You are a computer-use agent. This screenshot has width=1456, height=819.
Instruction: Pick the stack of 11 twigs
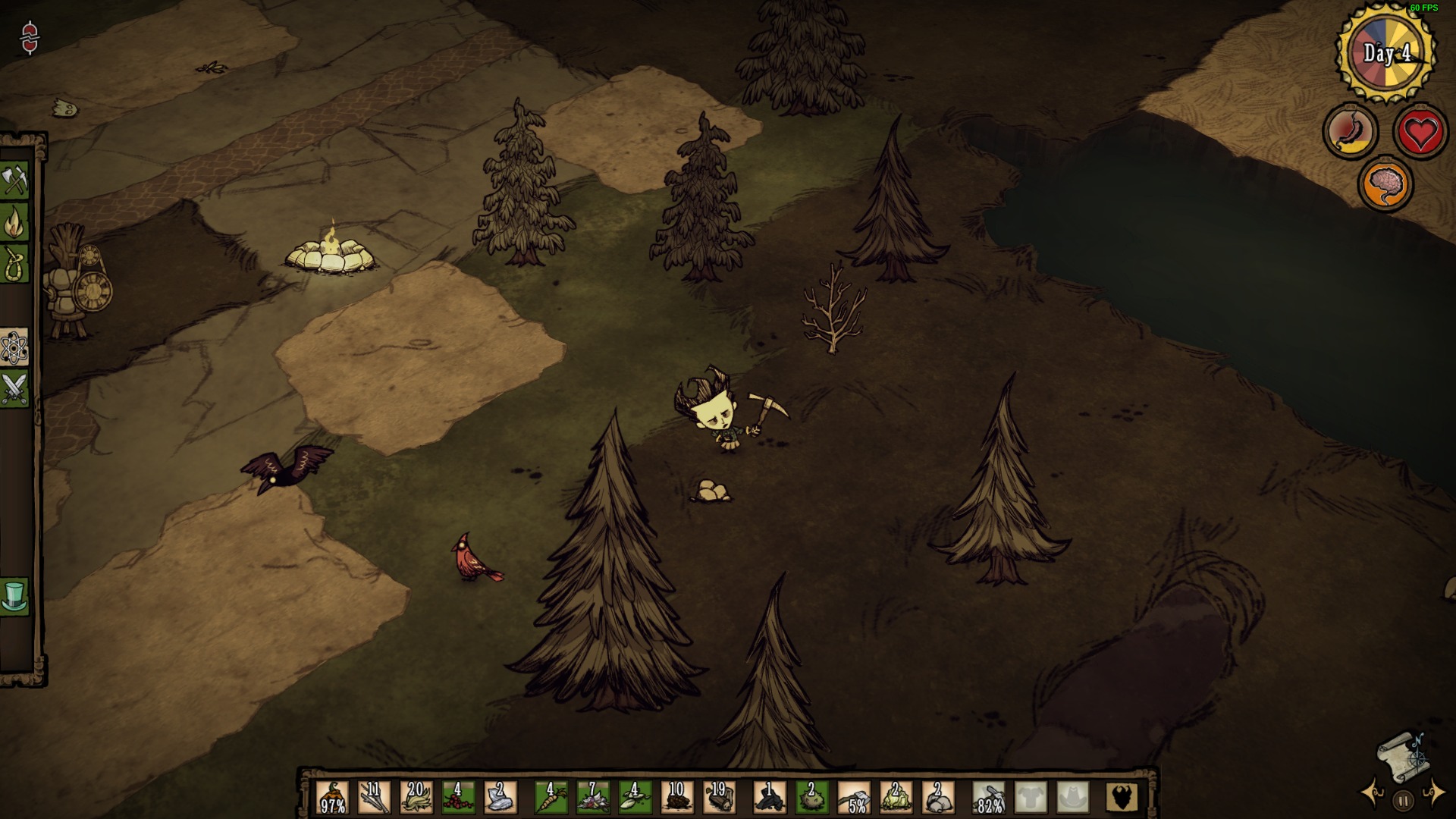point(374,798)
